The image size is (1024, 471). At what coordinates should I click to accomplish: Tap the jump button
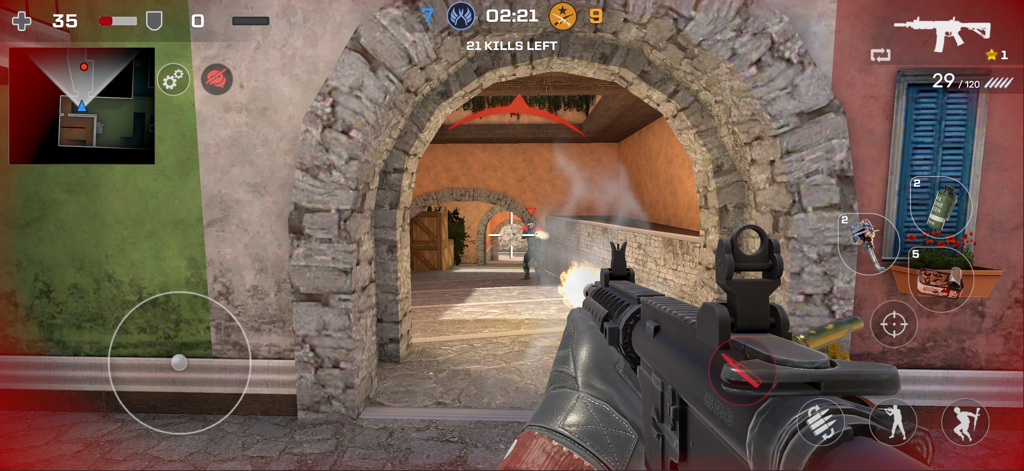tap(964, 421)
